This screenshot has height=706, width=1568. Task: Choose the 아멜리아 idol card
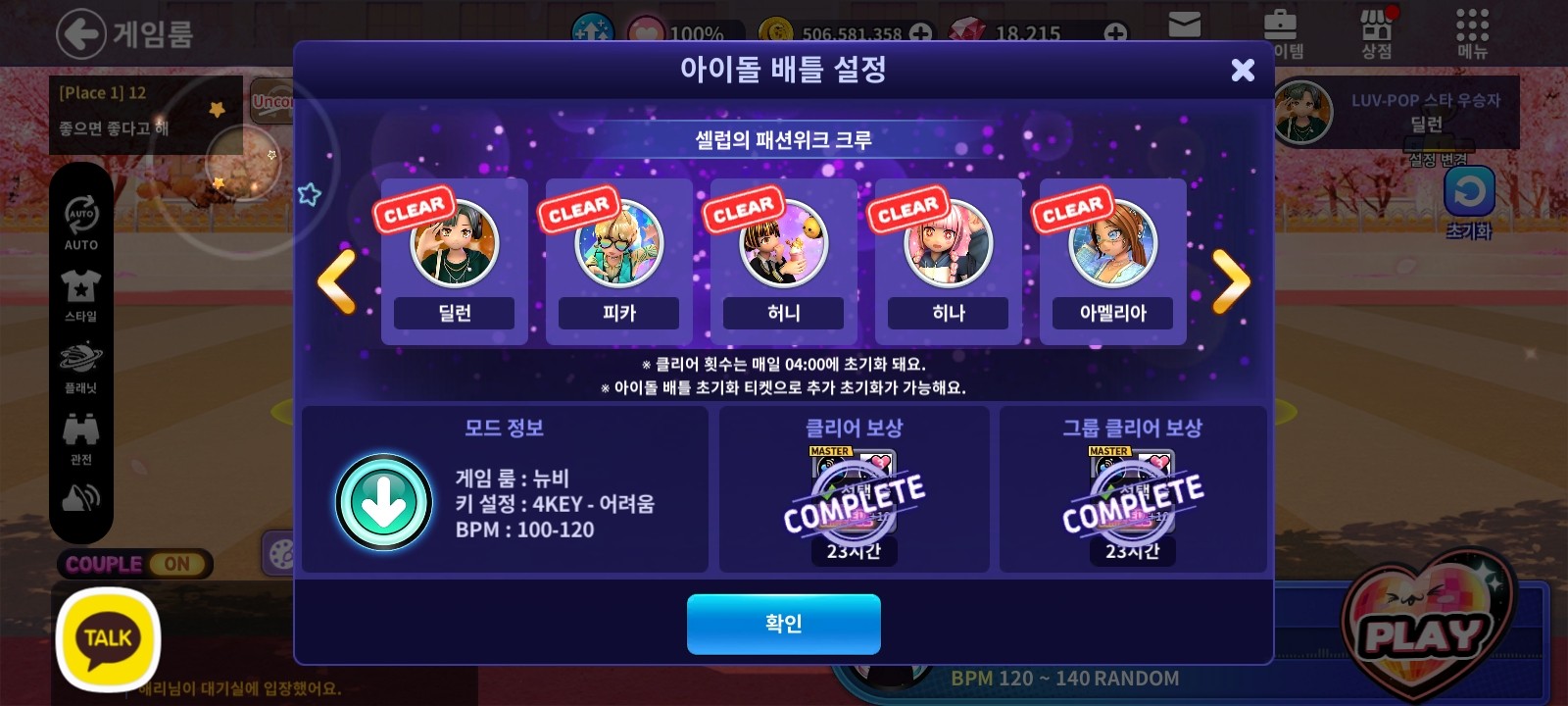pyautogui.click(x=1112, y=262)
